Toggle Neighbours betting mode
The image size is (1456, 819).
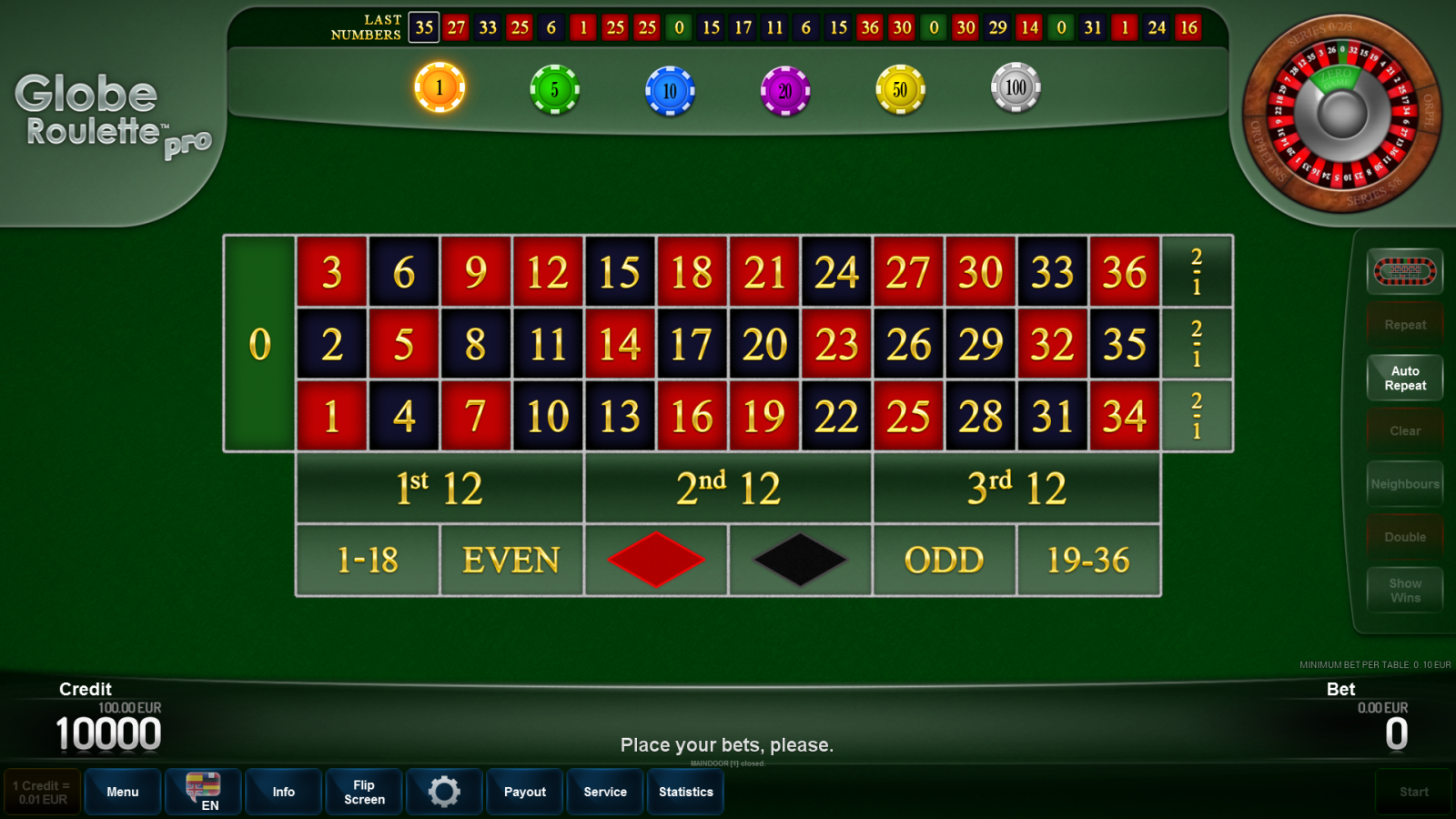click(x=1405, y=483)
